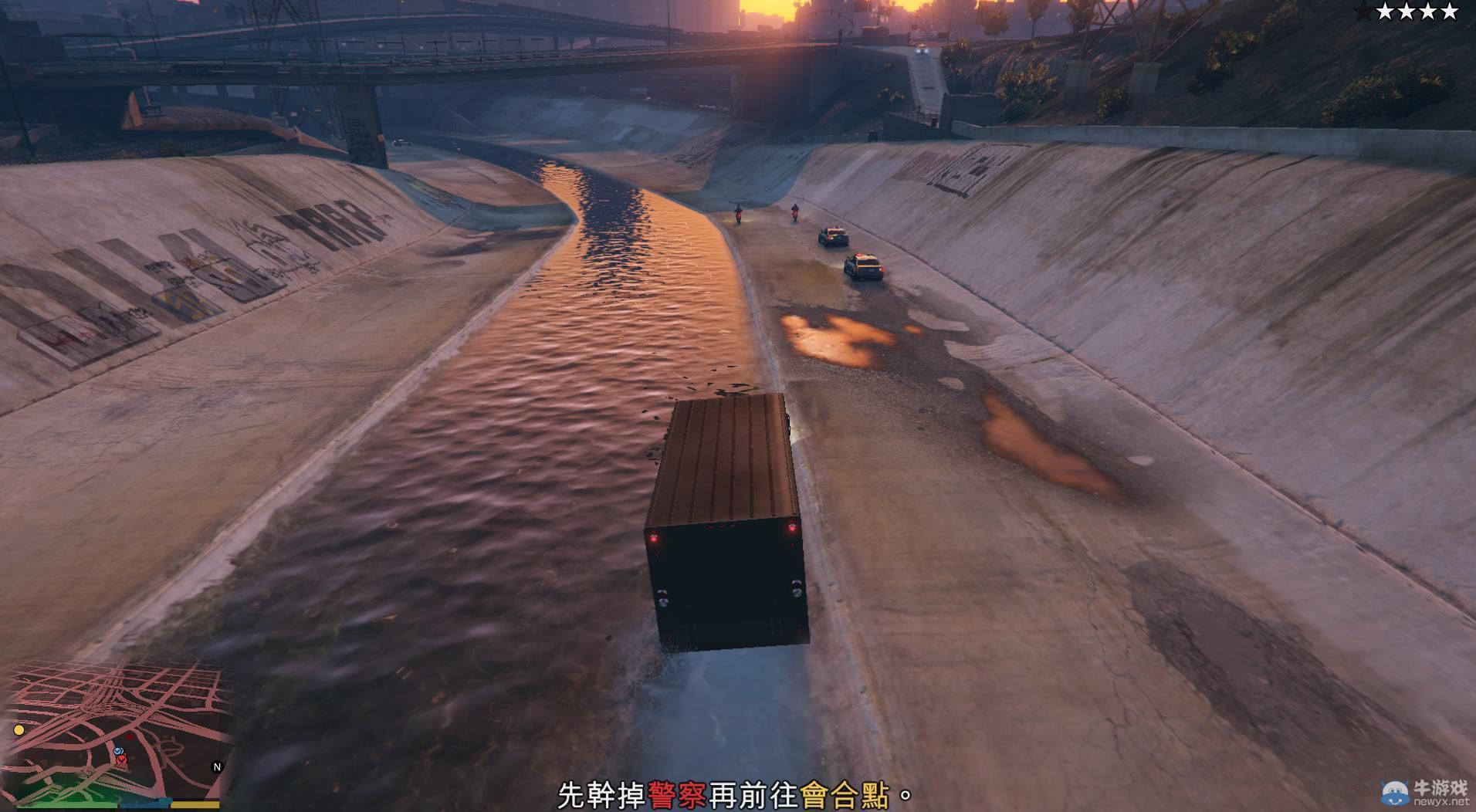The width and height of the screenshot is (1476, 812).
Task: Click the third wanted star at top right
Action: click(x=1428, y=12)
